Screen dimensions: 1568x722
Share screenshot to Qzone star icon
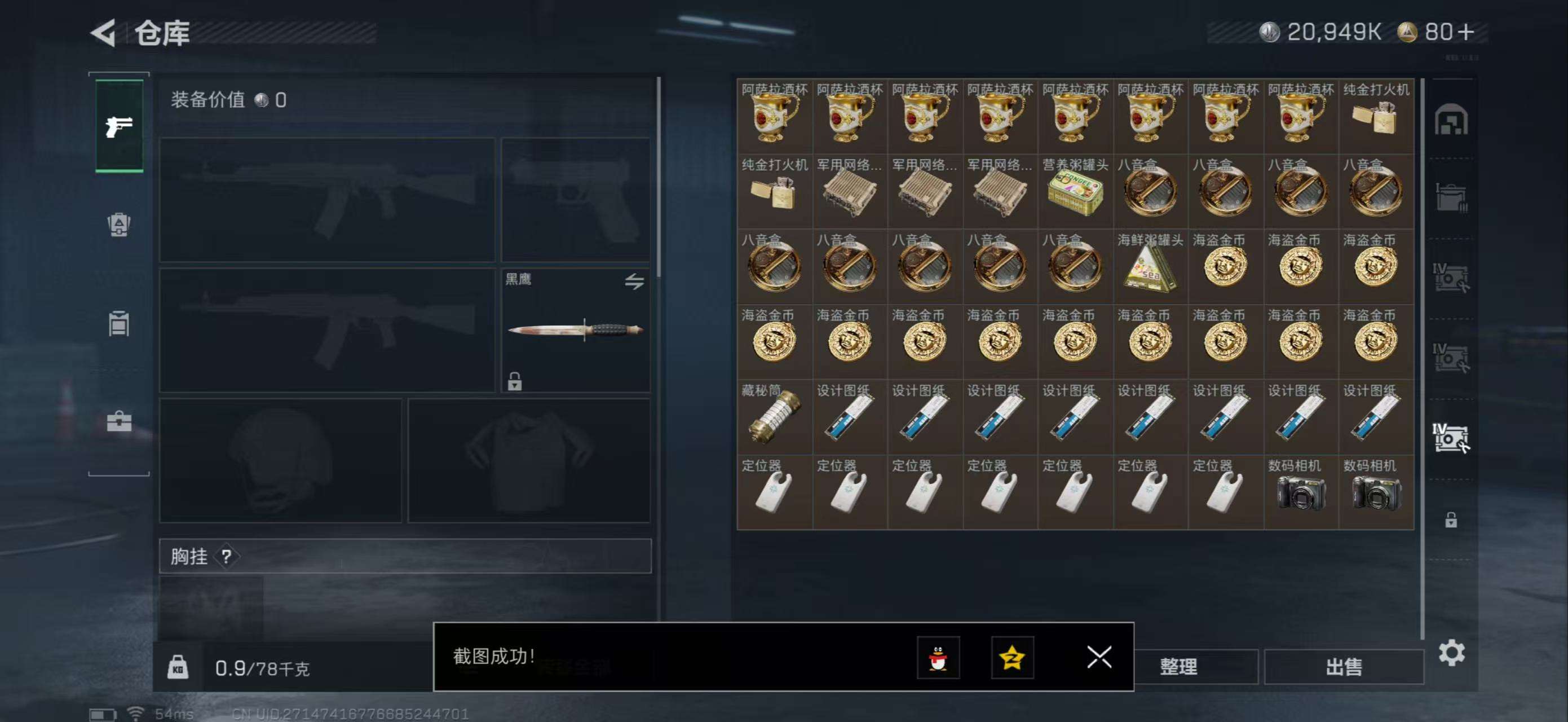coord(1012,658)
